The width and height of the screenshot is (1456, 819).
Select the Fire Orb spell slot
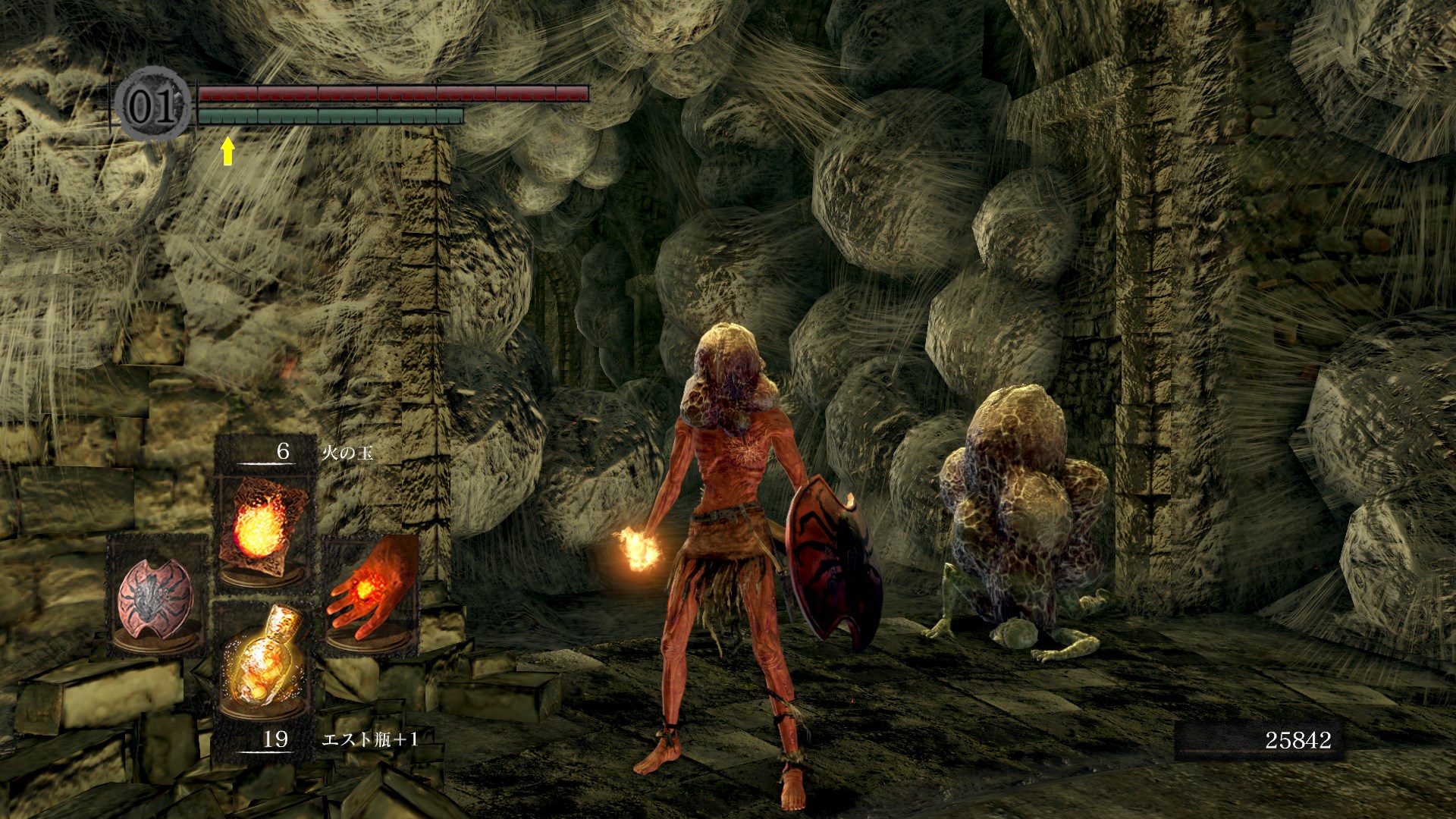pyautogui.click(x=263, y=529)
